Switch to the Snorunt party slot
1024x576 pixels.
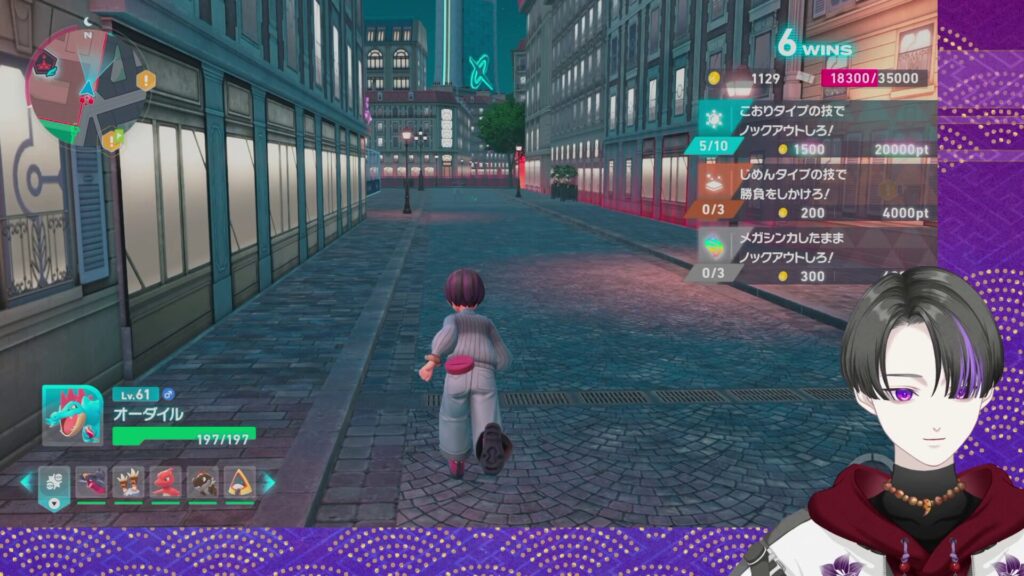point(239,482)
